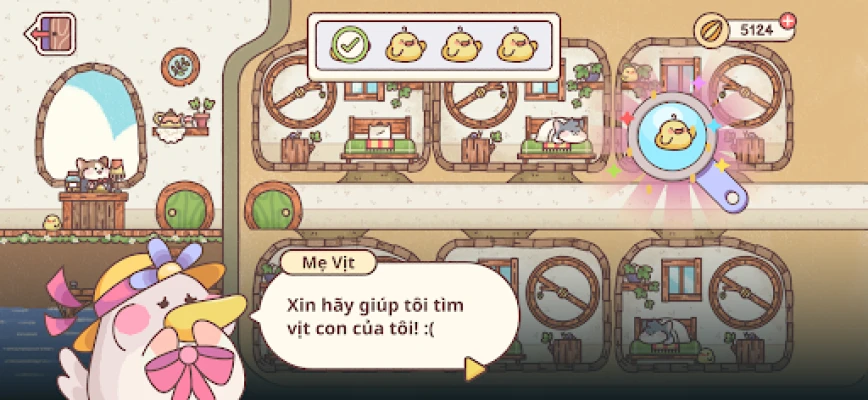This screenshot has width=868, height=400.
Task: Exit through the wooden door back button
Action: (52, 33)
